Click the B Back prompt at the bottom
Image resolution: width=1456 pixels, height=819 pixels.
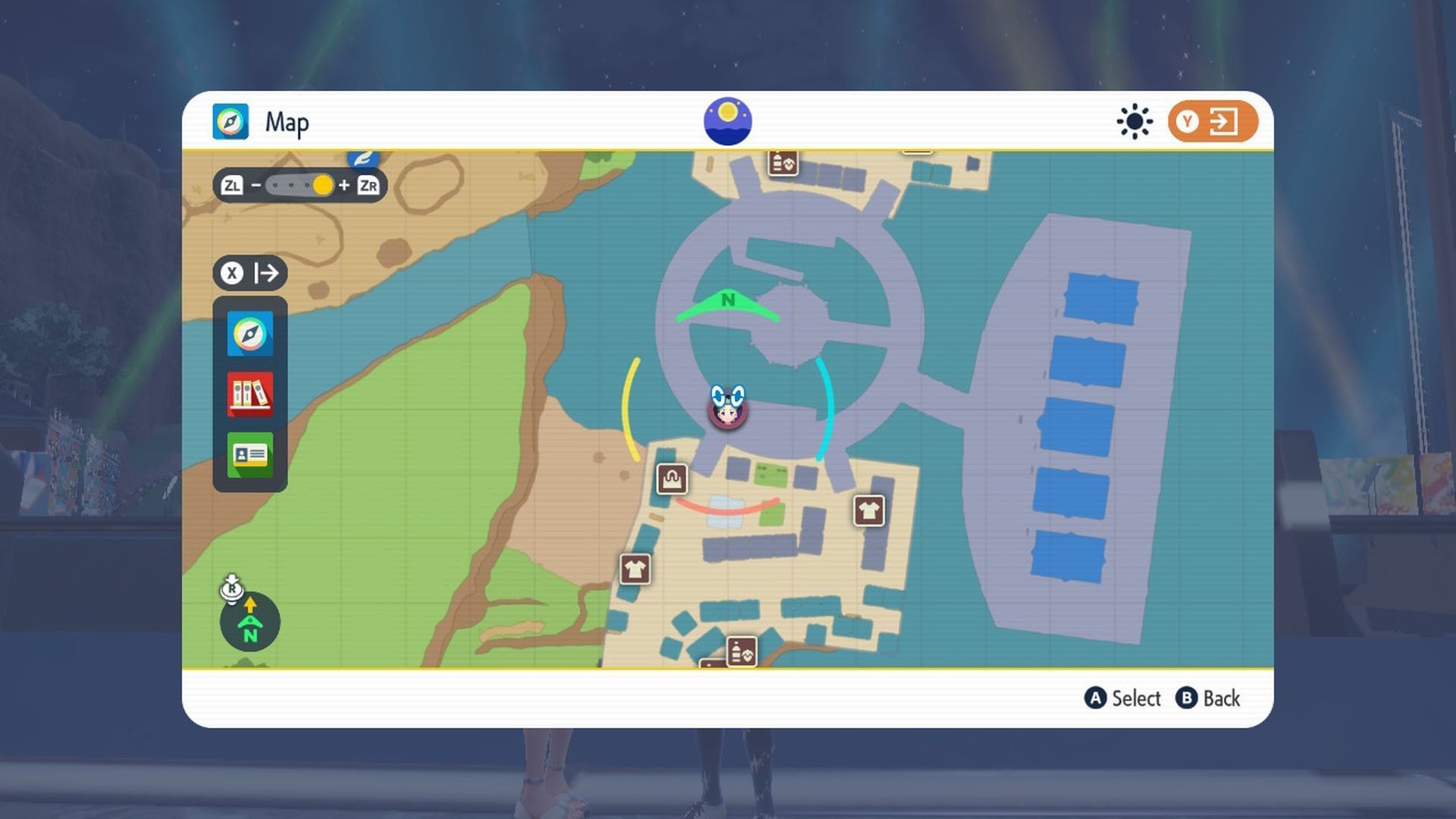[1211, 698]
